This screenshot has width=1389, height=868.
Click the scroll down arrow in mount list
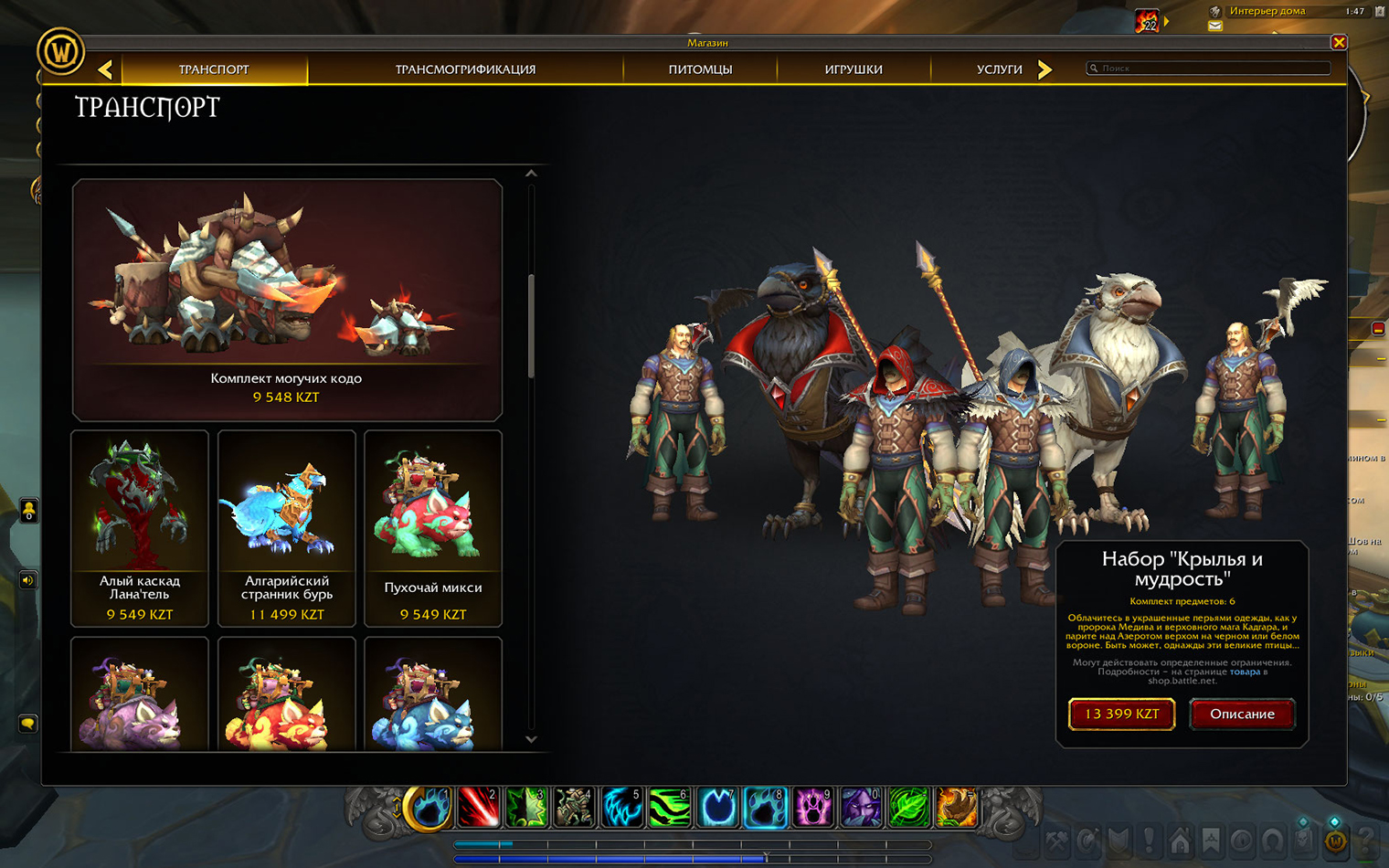tap(531, 739)
